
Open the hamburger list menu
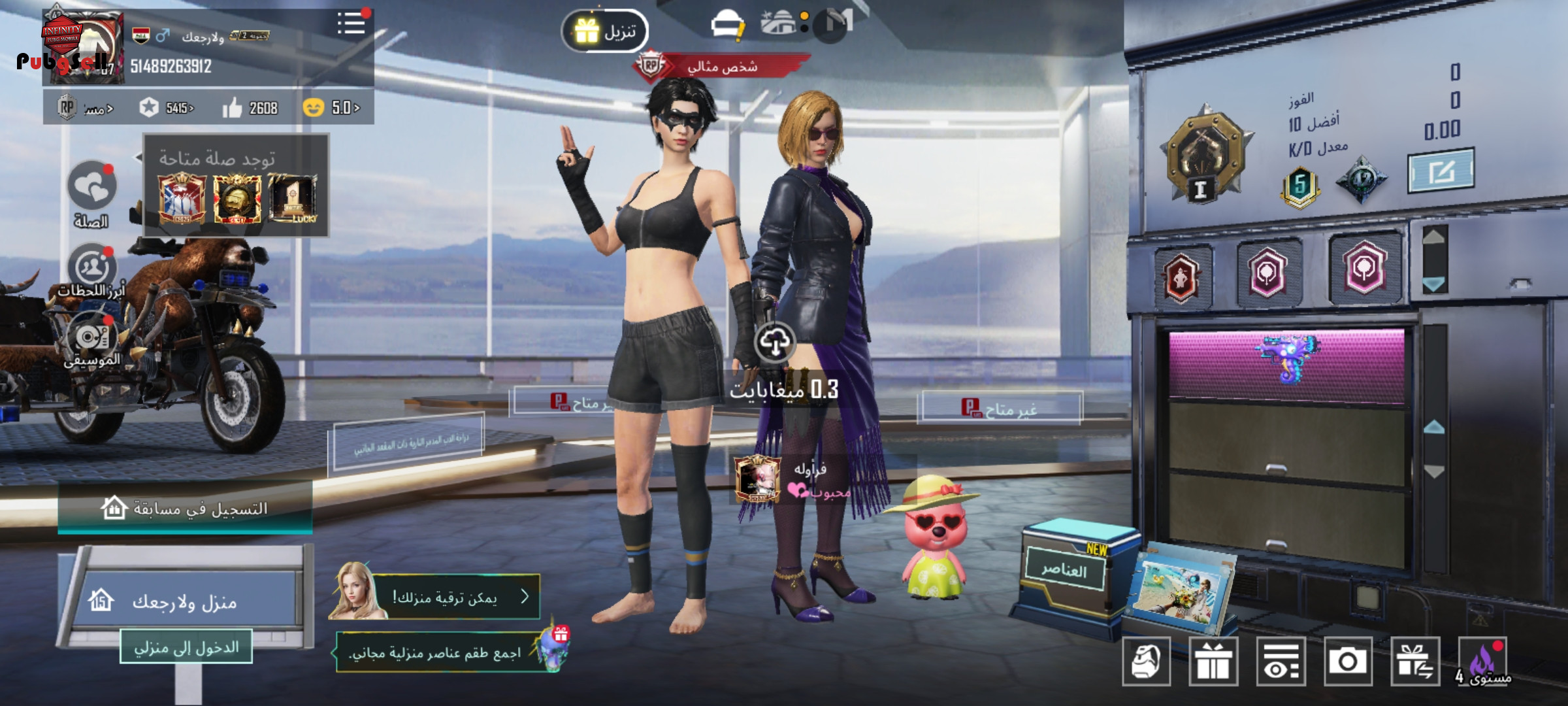(351, 24)
